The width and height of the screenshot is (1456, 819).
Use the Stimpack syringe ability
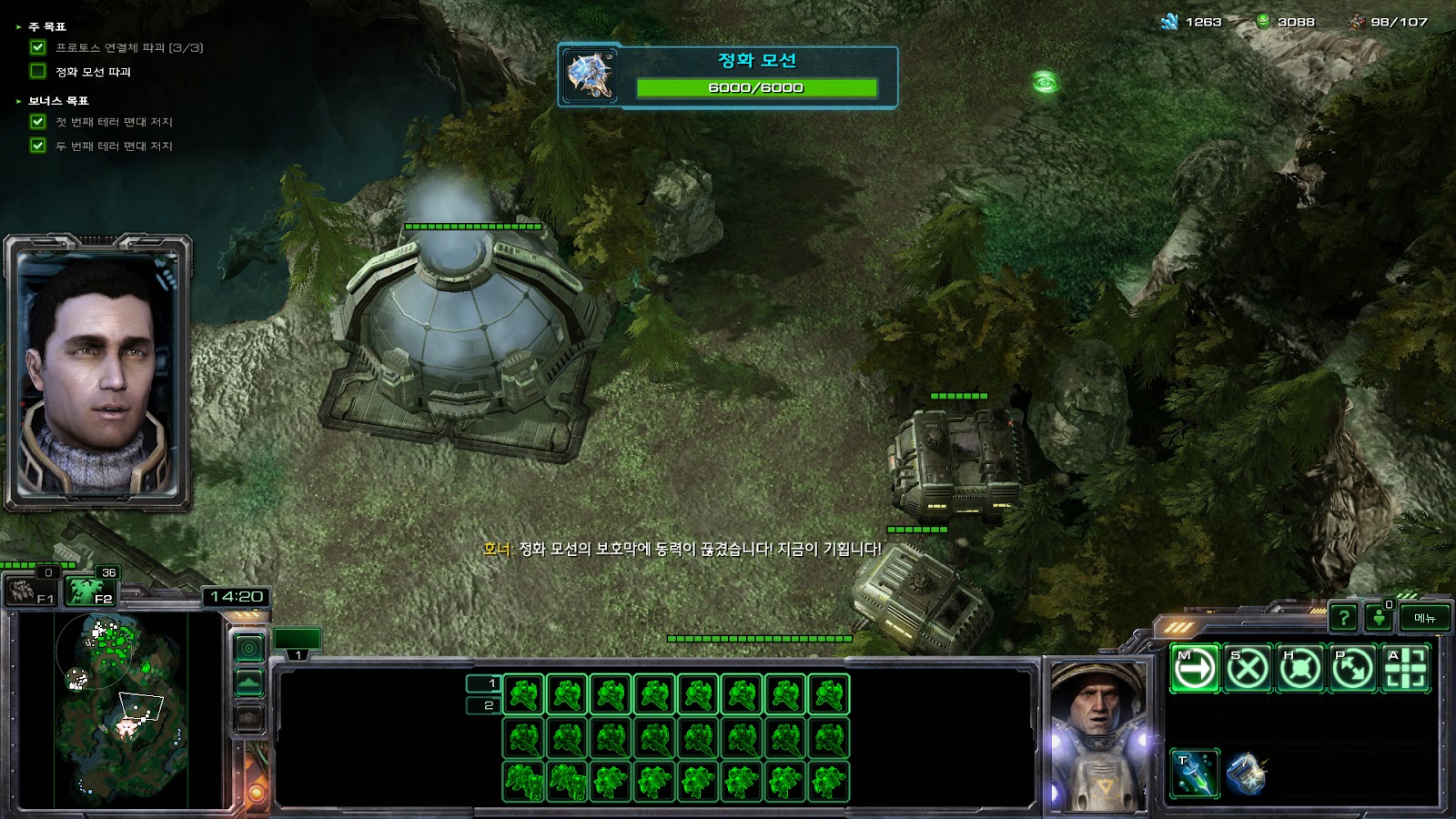click(1195, 773)
